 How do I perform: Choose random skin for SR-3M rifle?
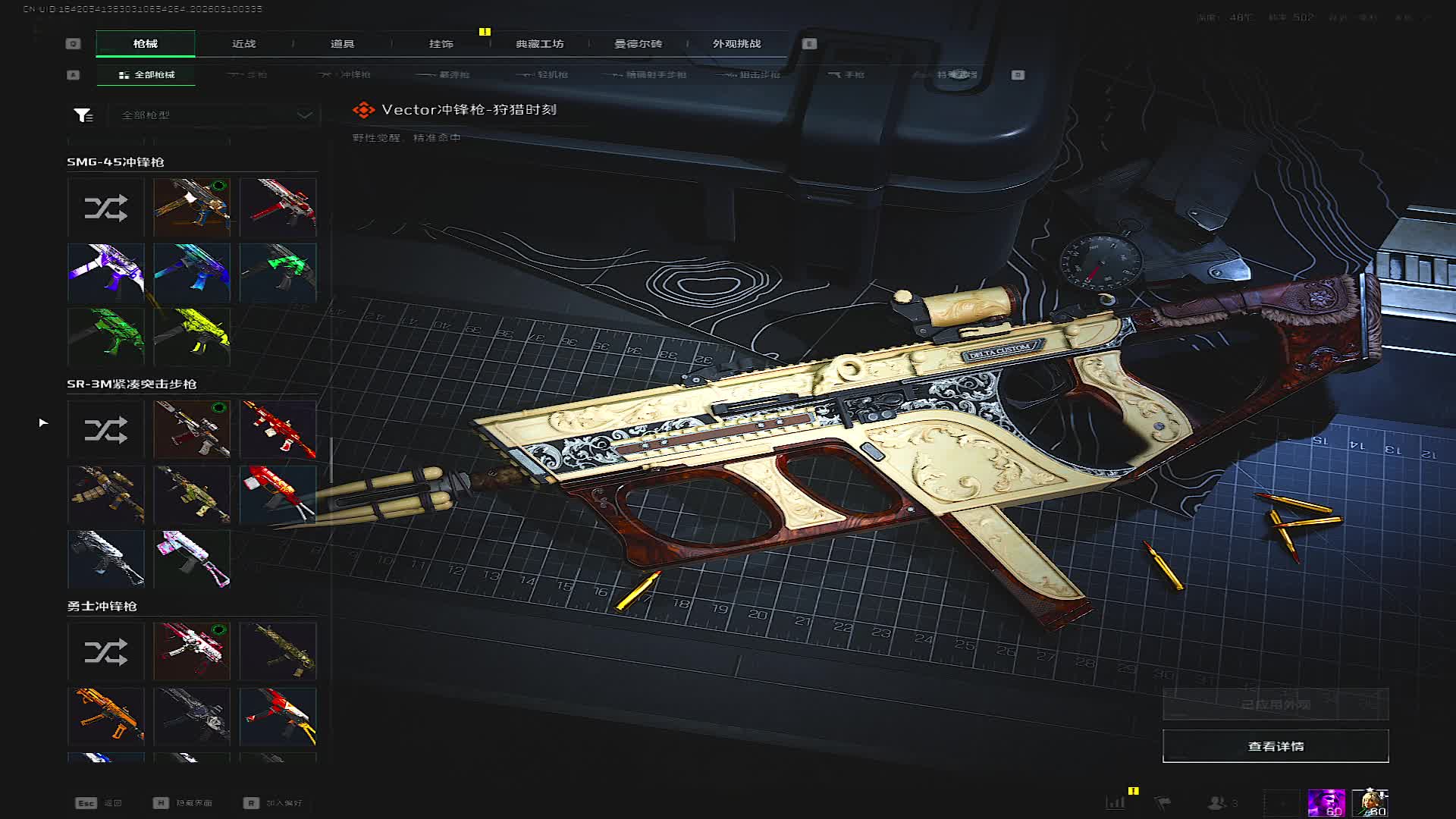(x=105, y=430)
